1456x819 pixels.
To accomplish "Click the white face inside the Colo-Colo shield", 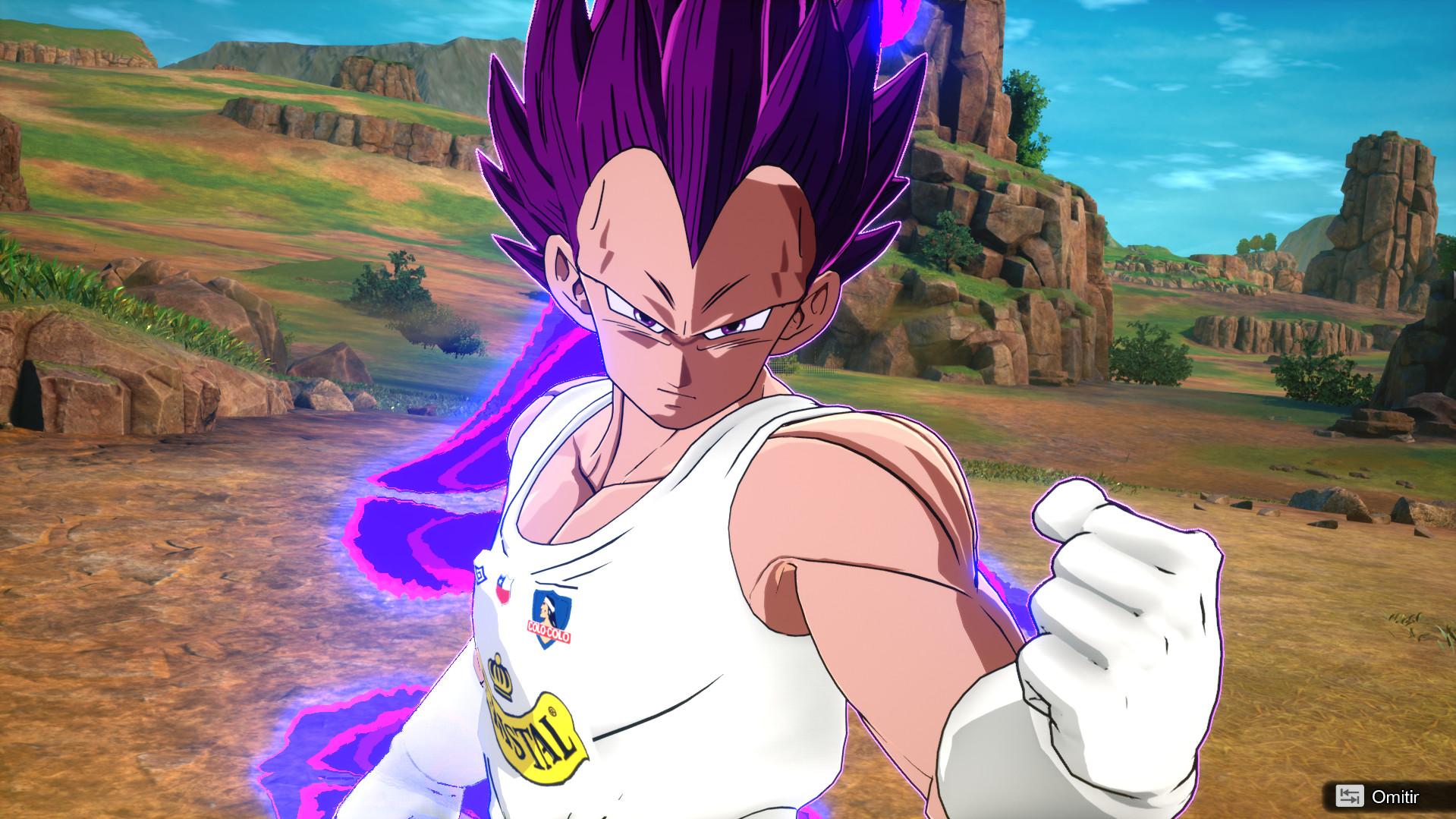I will [547, 608].
